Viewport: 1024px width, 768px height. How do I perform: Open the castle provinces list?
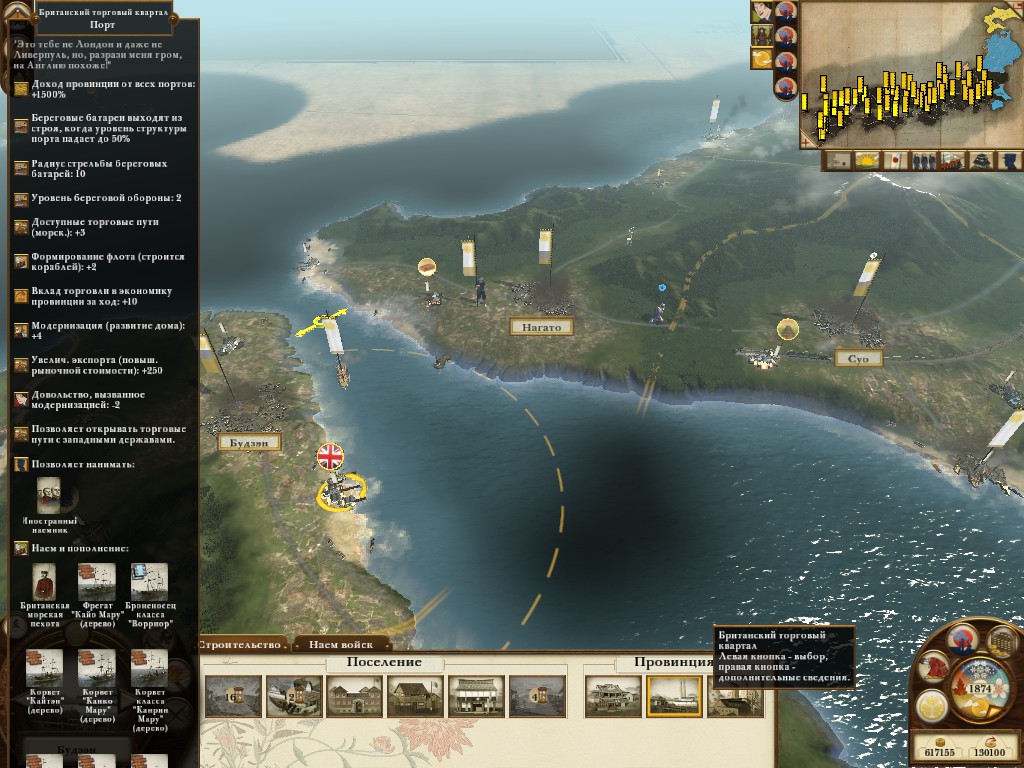tap(983, 160)
